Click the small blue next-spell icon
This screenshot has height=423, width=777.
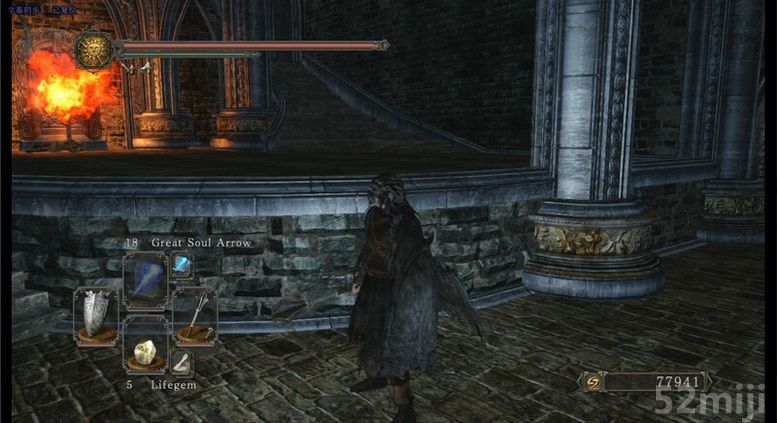pos(182,264)
